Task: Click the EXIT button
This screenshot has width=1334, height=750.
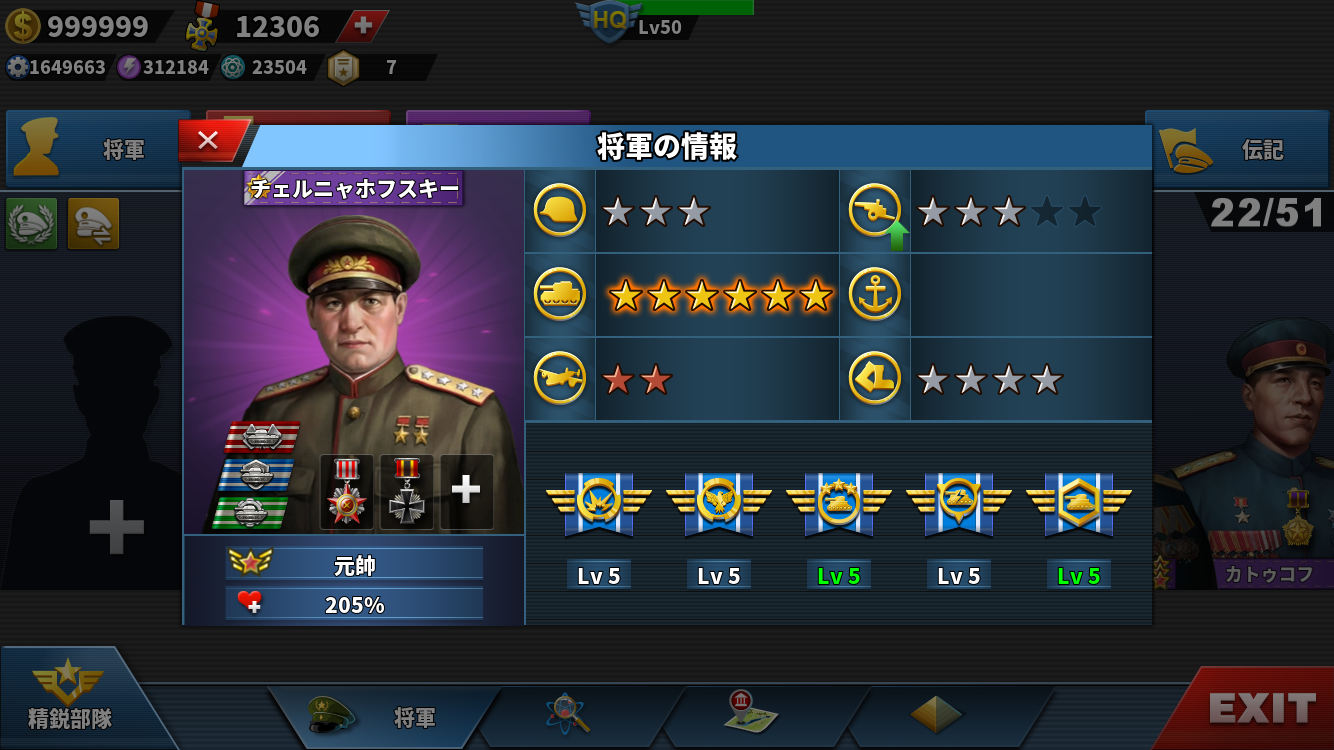Action: (1261, 709)
